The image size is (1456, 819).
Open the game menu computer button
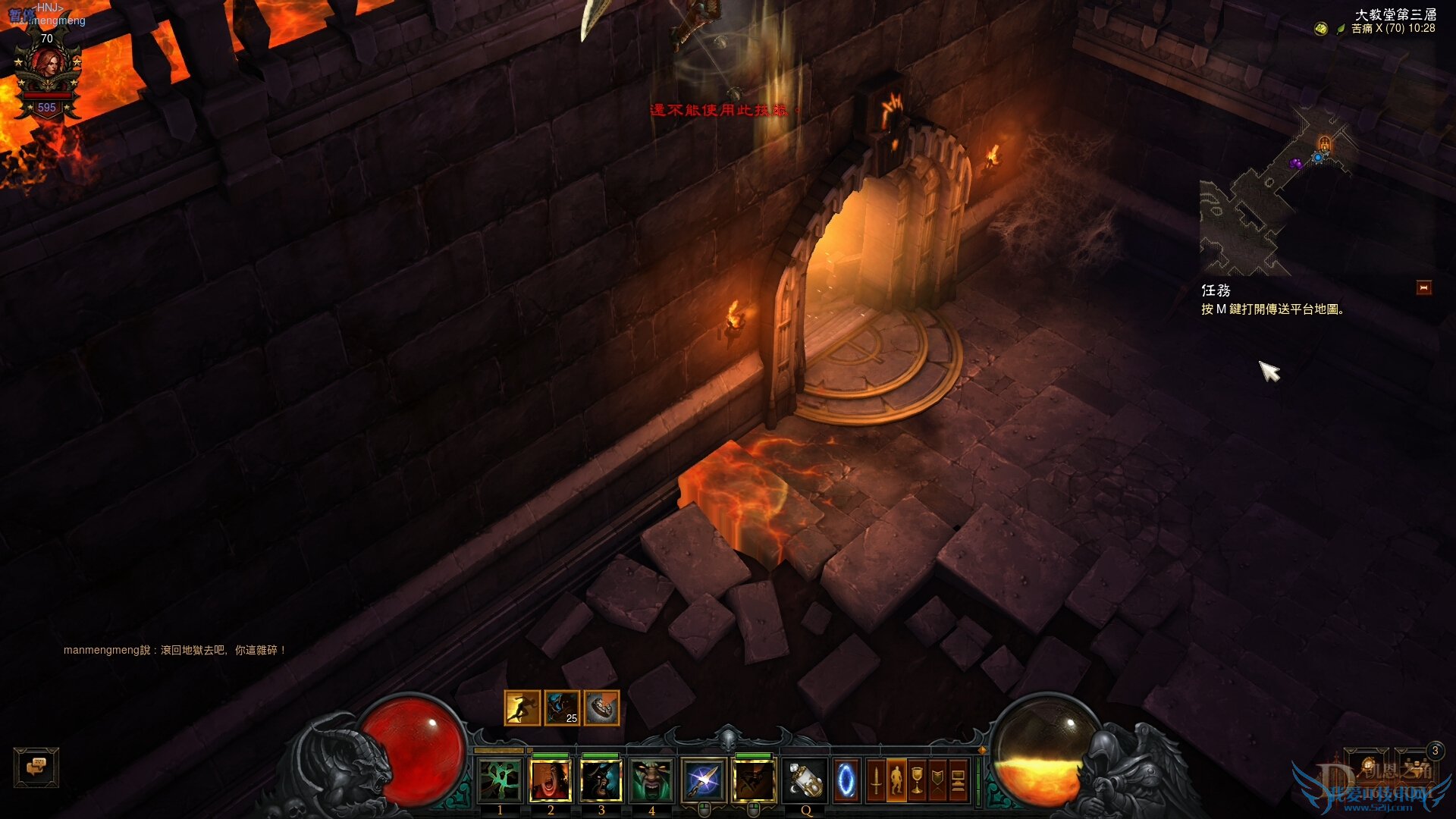[x=958, y=781]
